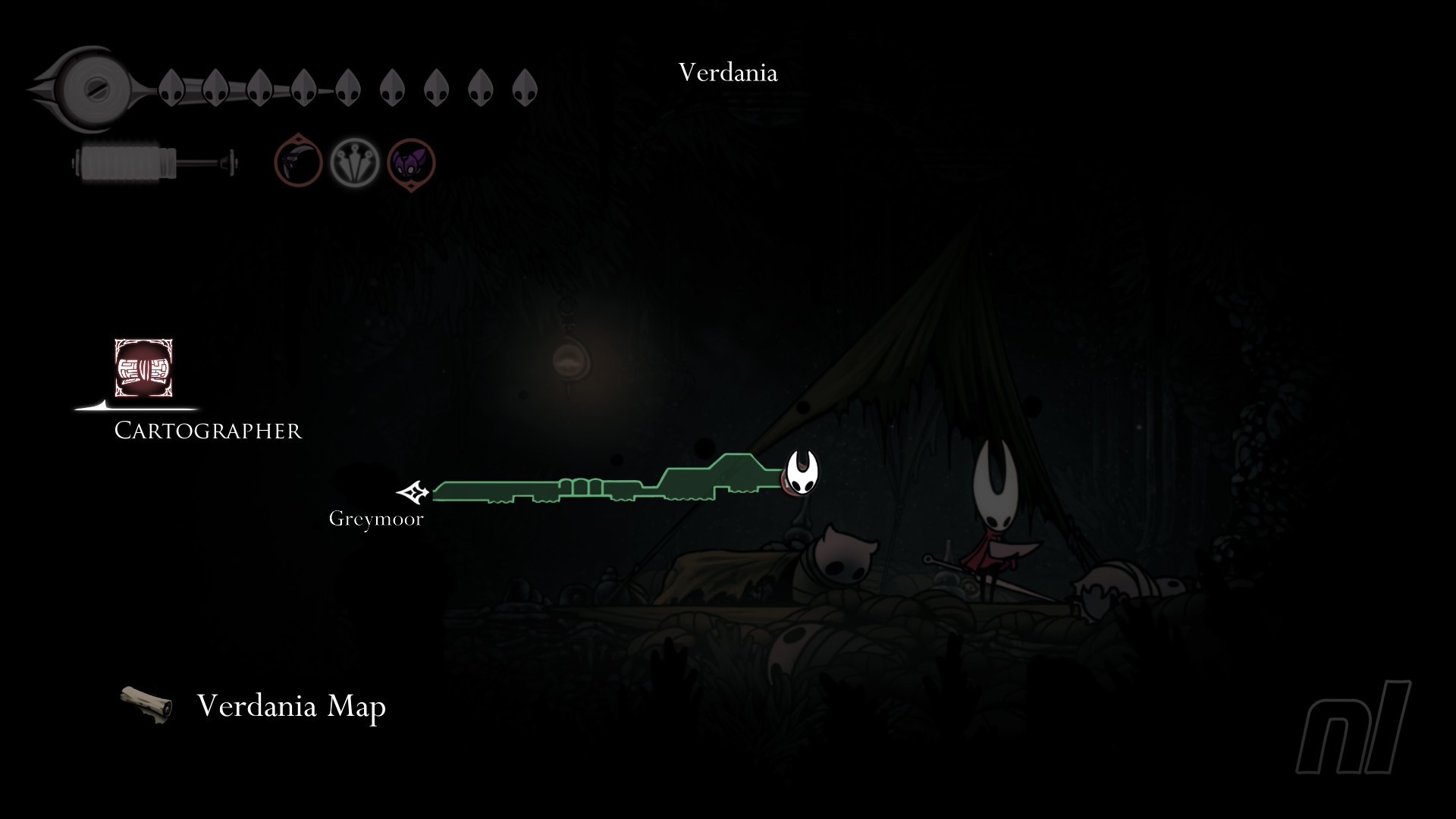Click the Greymoor exit arrow marker

[413, 493]
